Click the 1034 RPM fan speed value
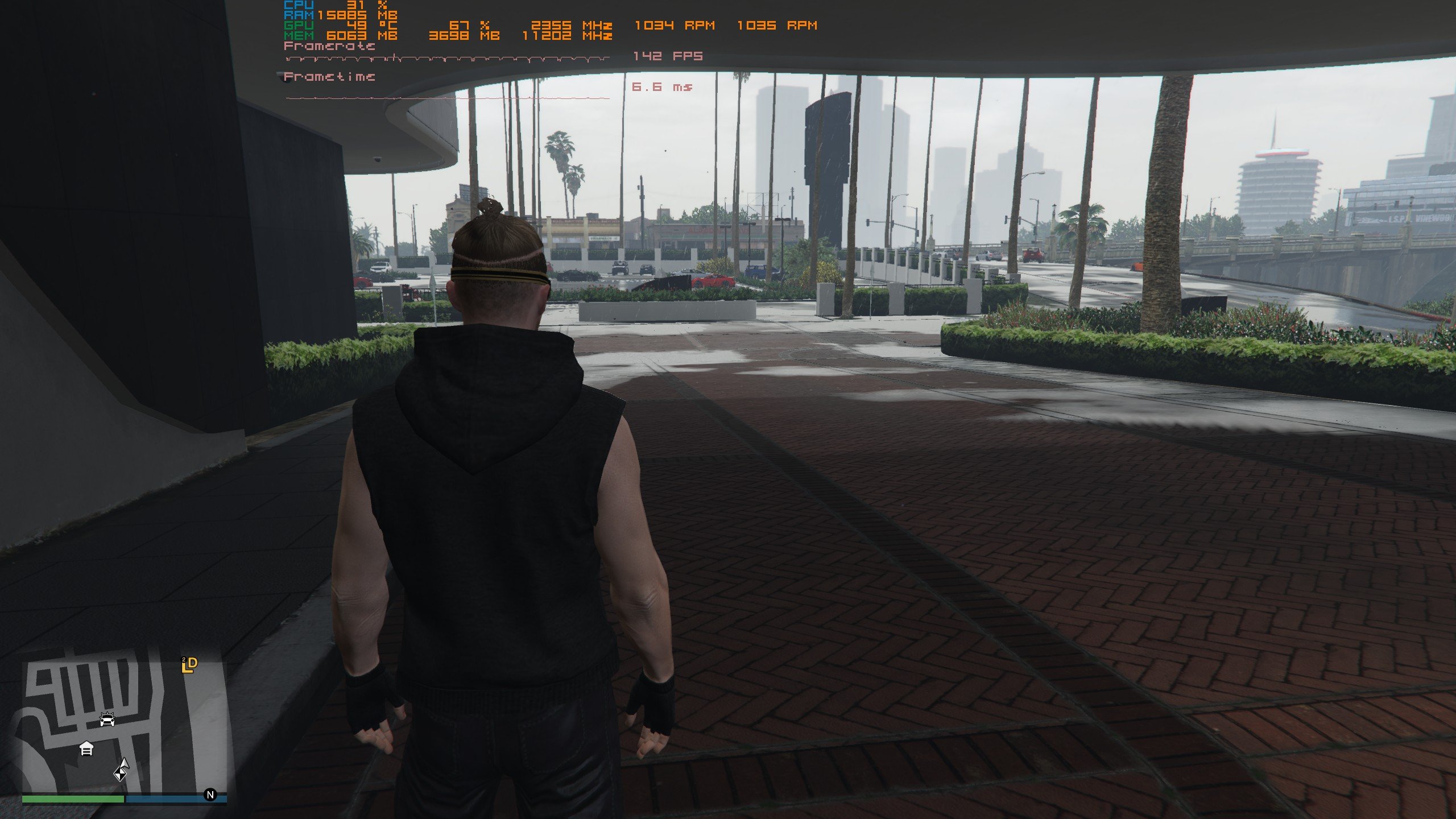 (x=676, y=26)
